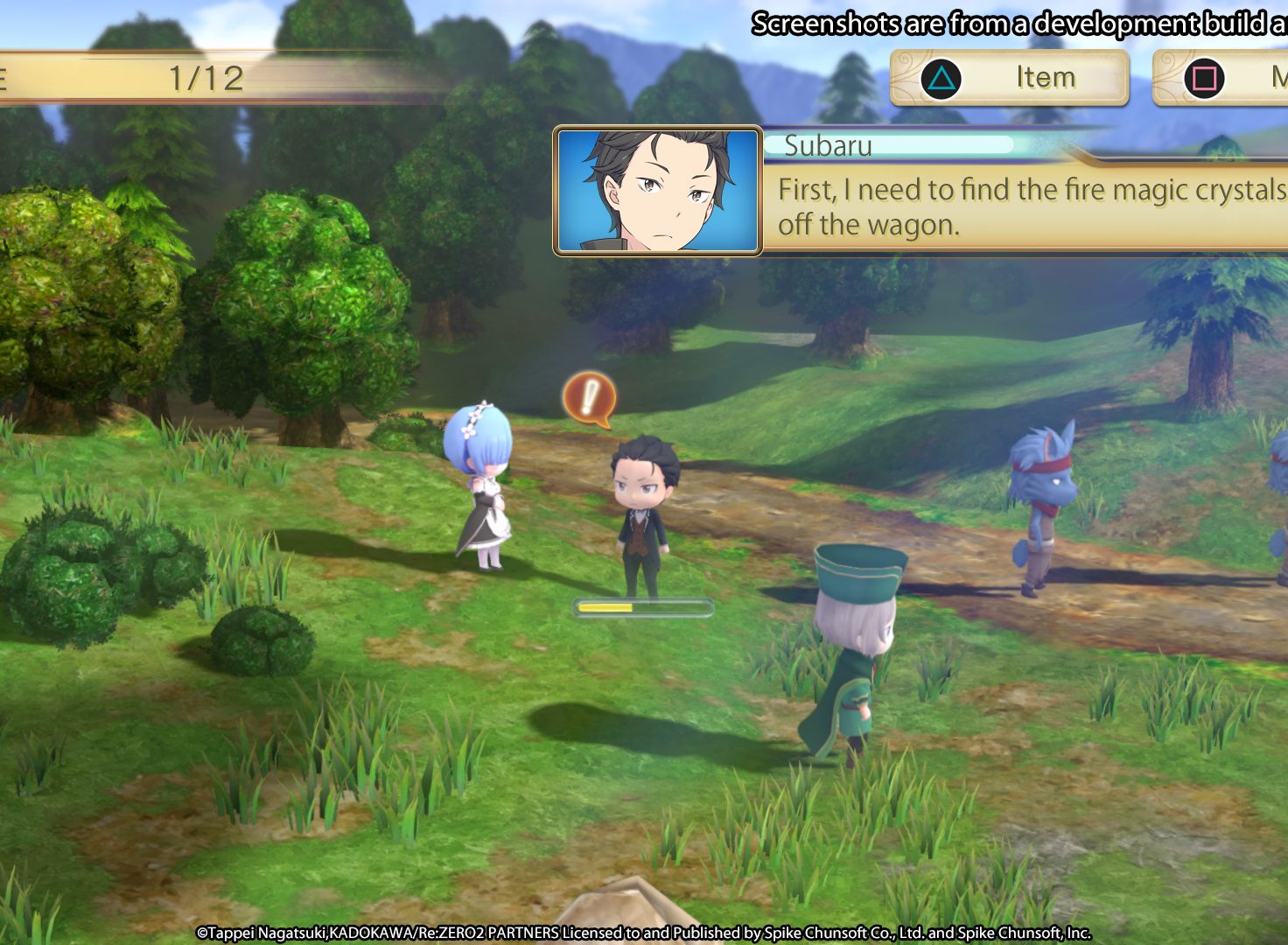Select the exclamation alert bubble
The image size is (1288, 945).
(589, 399)
